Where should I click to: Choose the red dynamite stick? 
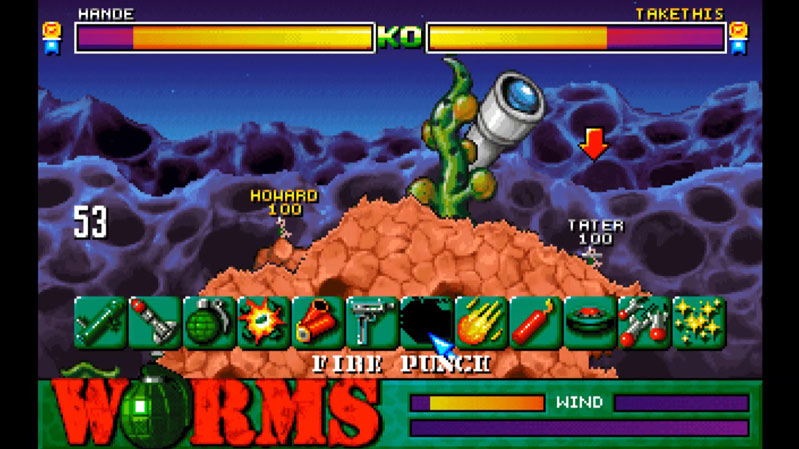click(x=535, y=322)
